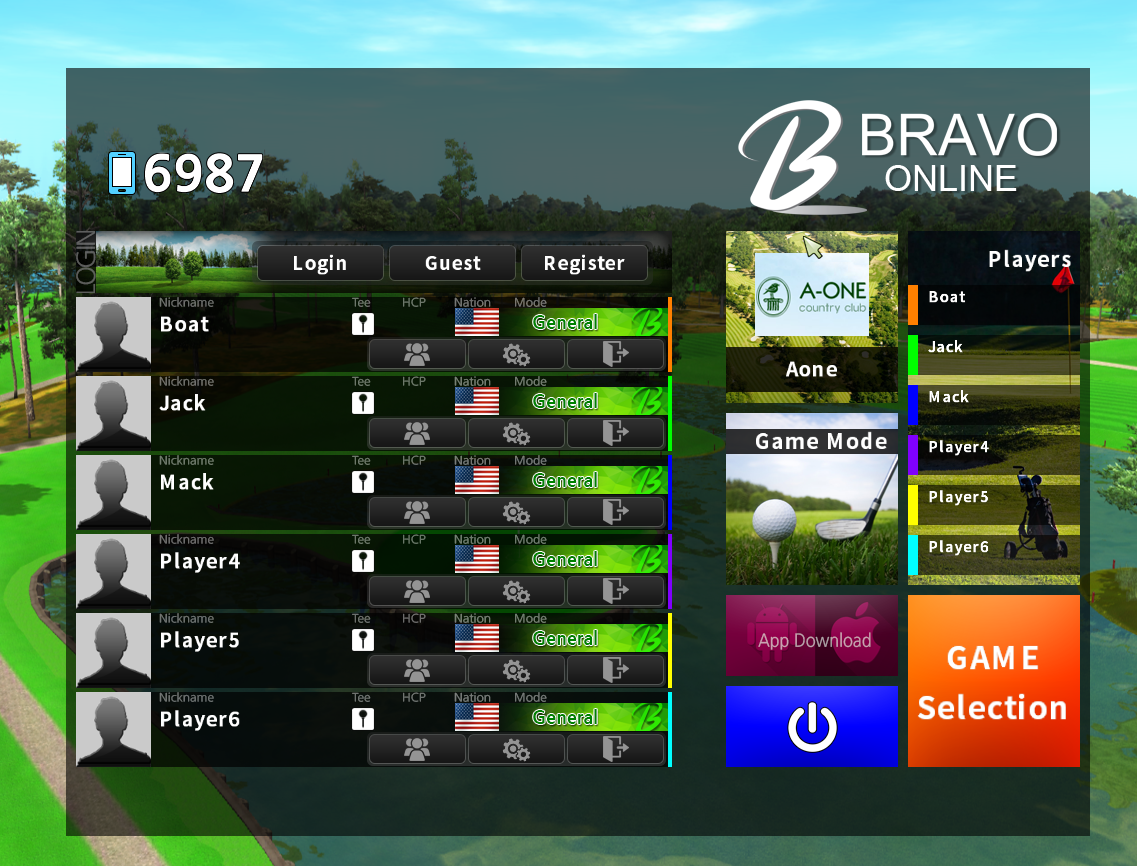Log out player Jack with exit icon
1137x866 pixels.
point(615,433)
